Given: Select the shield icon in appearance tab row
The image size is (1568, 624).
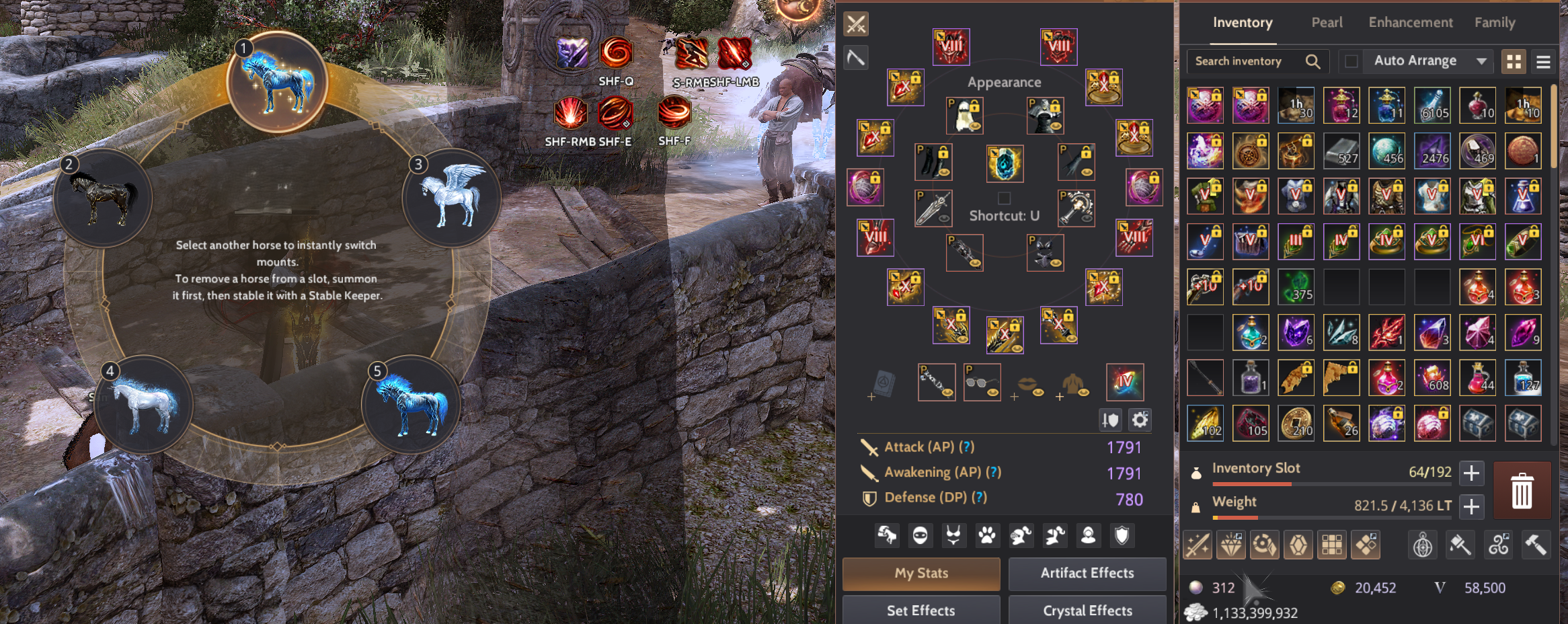Looking at the screenshot, I should click(1122, 535).
